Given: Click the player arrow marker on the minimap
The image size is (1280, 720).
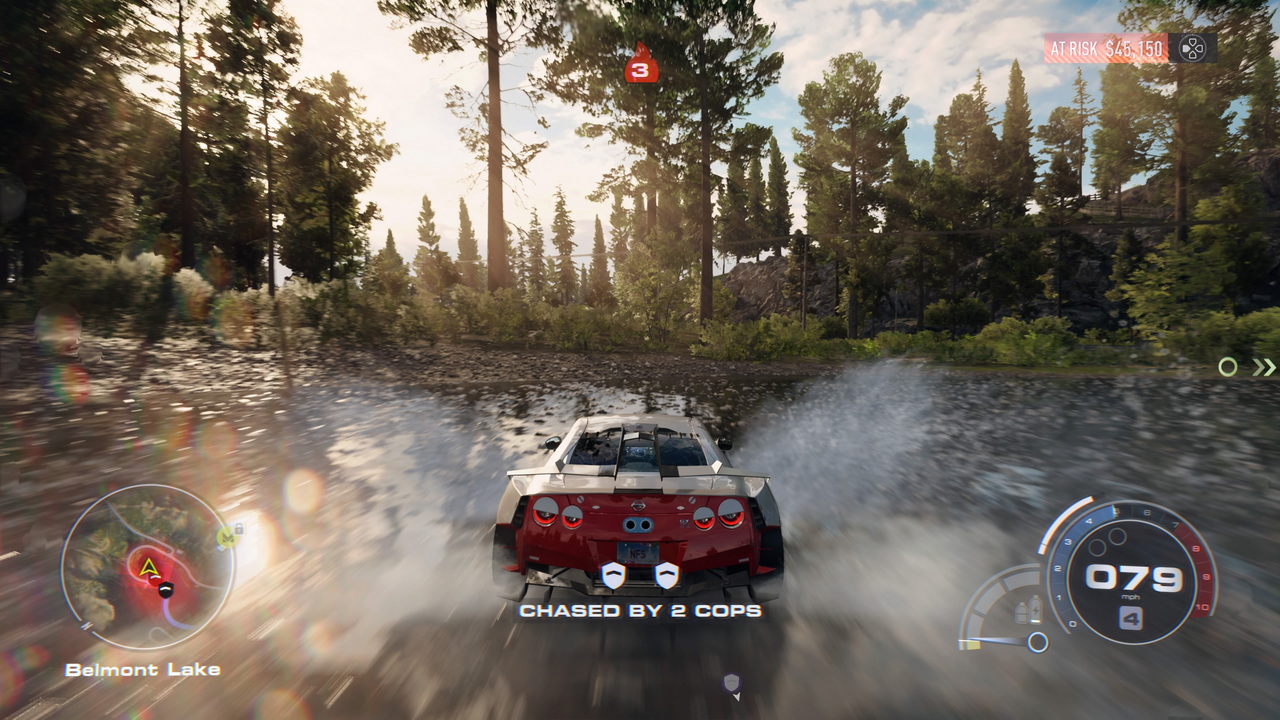Looking at the screenshot, I should tap(149, 566).
